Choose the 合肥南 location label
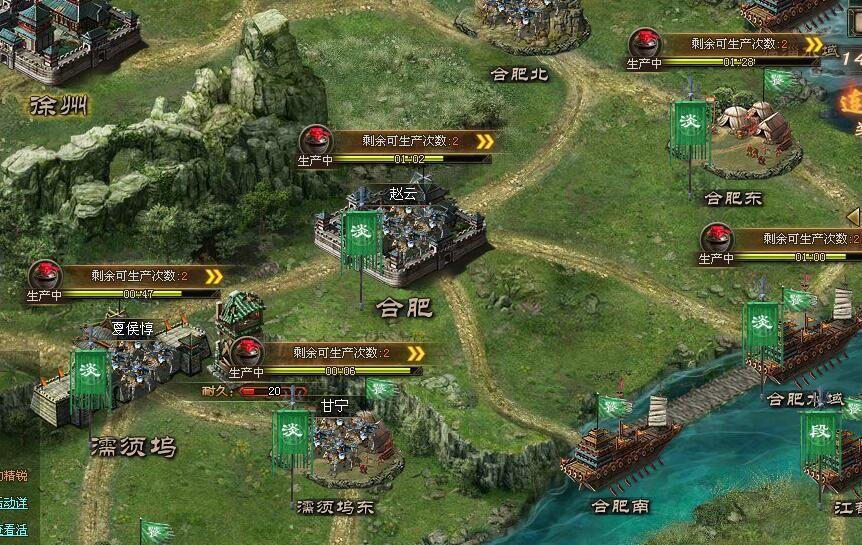 [x=620, y=506]
